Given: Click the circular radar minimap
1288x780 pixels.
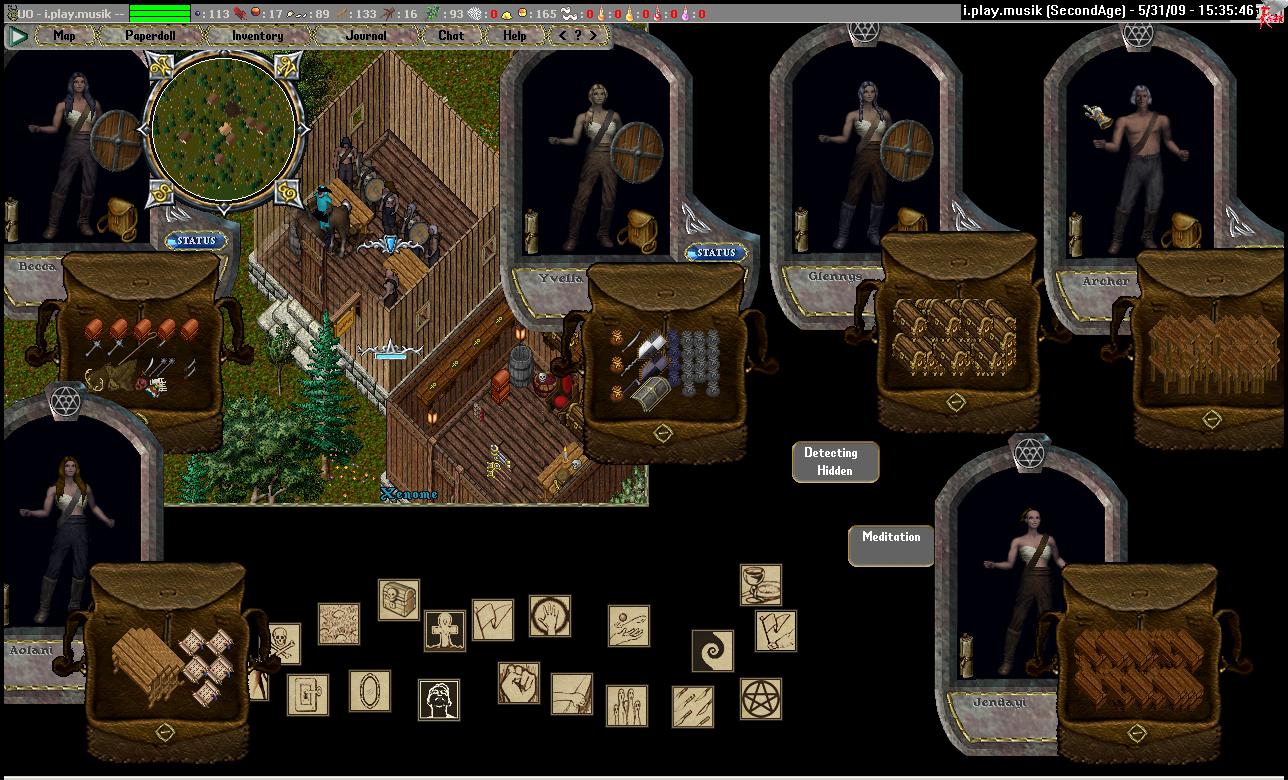Looking at the screenshot, I should pyautogui.click(x=222, y=130).
